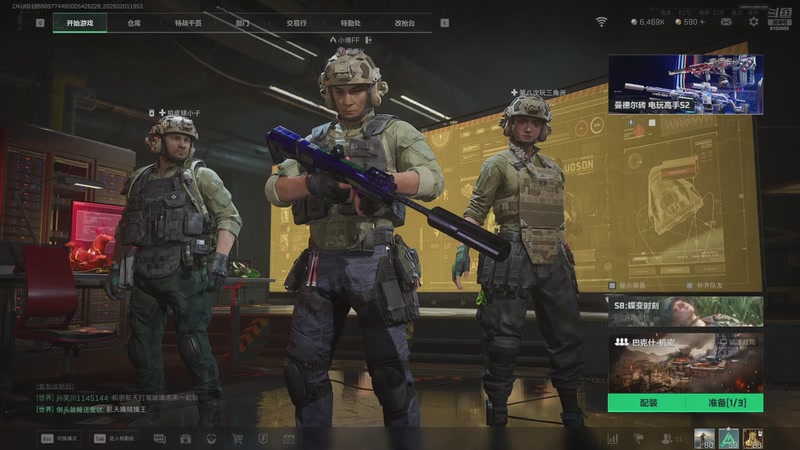Go to the 交易行 (Trading House) tab
This screenshot has height=450, width=800.
point(296,22)
